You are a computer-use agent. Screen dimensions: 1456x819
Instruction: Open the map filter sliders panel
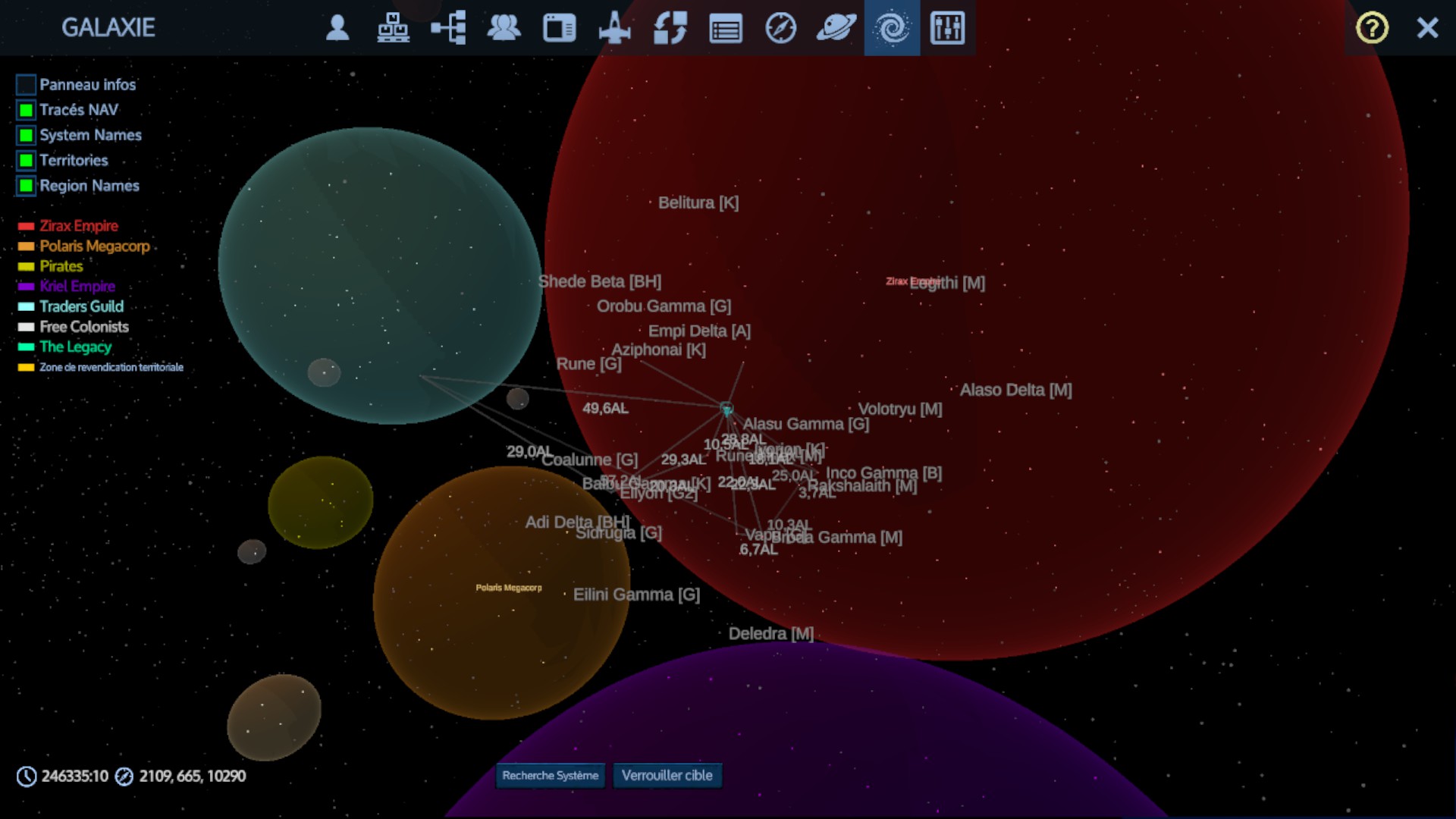[x=949, y=28]
